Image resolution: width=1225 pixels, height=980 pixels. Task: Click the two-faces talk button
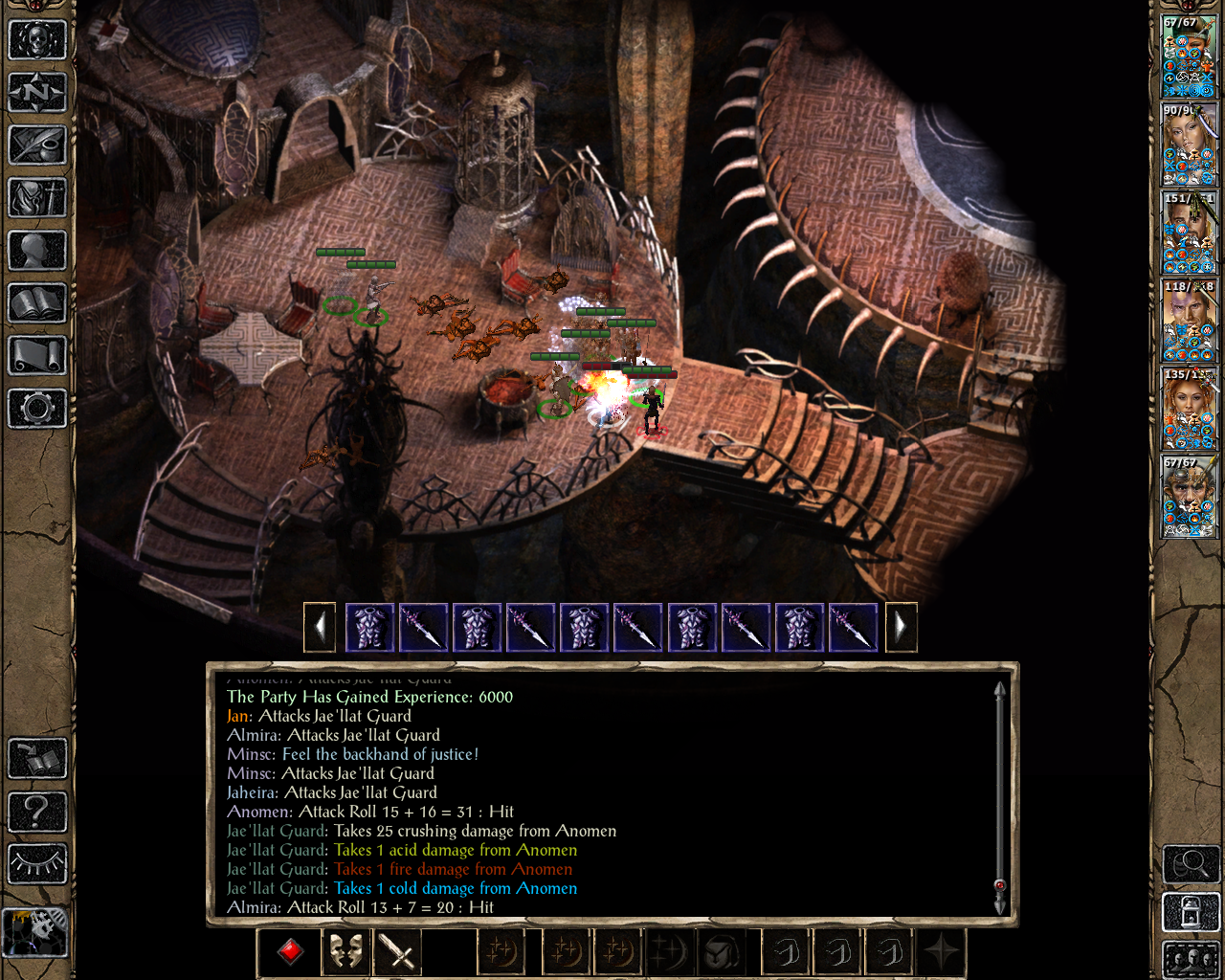point(345,952)
